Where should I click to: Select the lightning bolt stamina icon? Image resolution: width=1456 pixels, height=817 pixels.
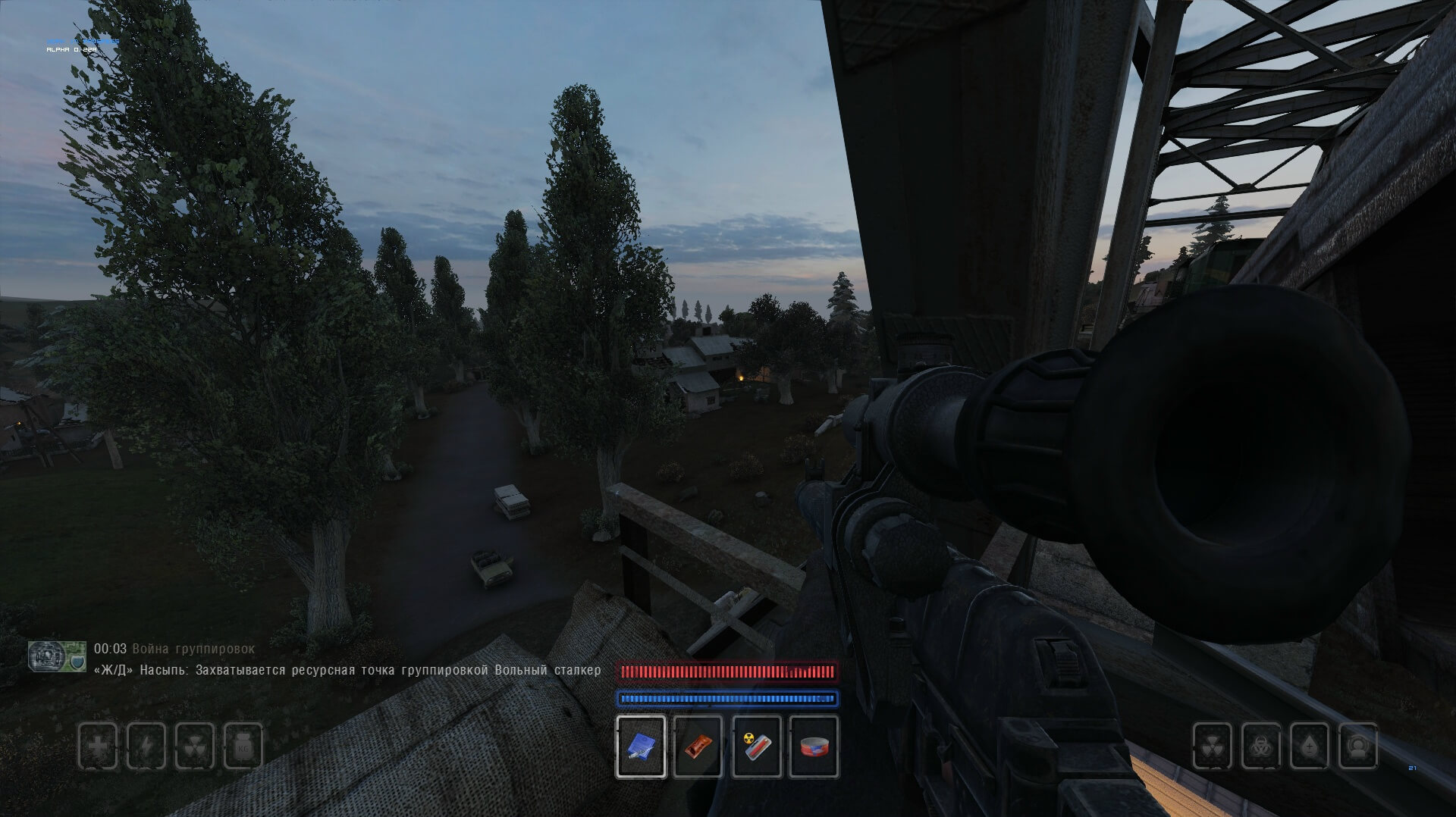(x=146, y=746)
